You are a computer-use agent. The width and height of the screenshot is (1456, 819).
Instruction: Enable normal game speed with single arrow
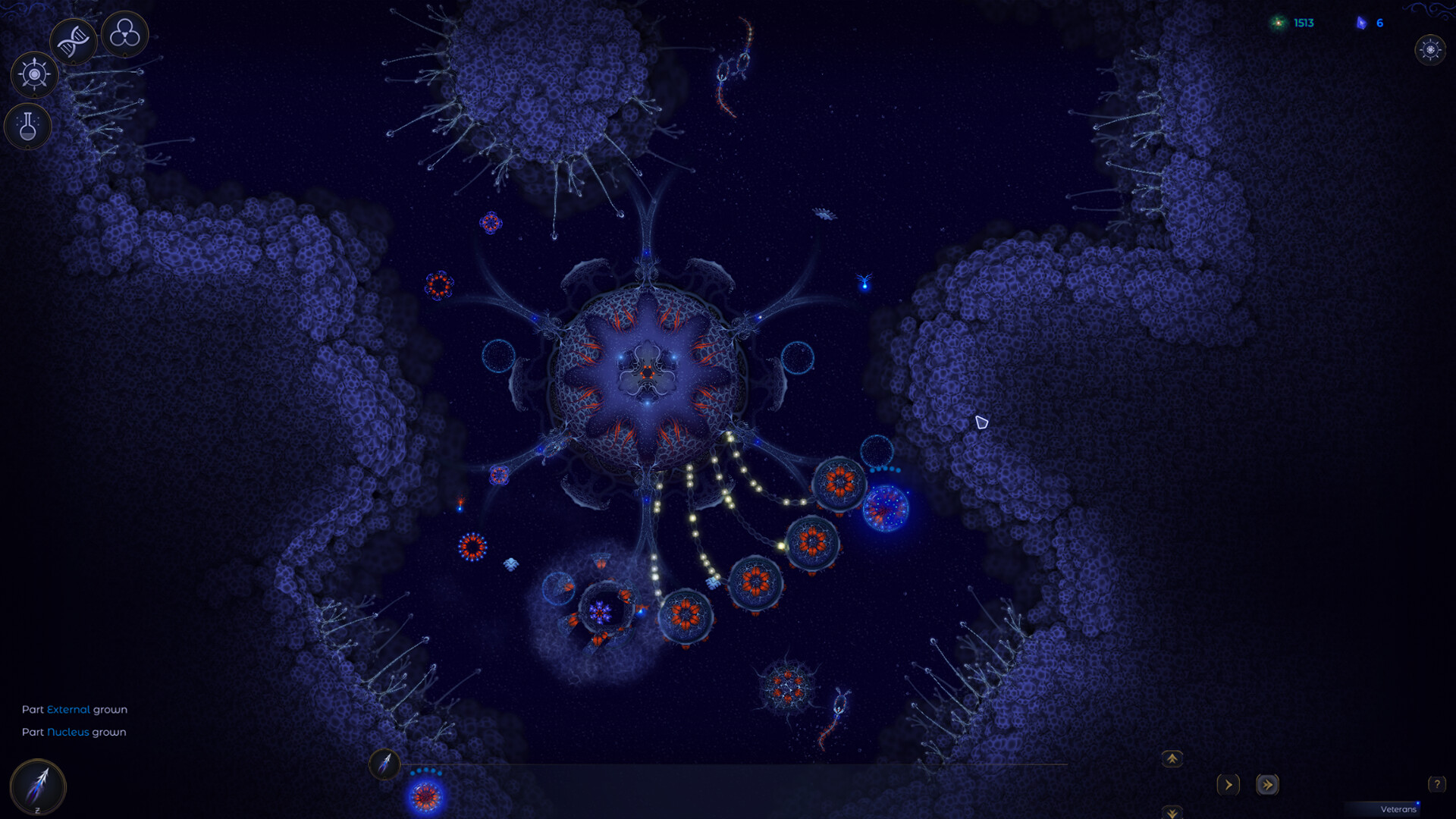tap(1228, 786)
